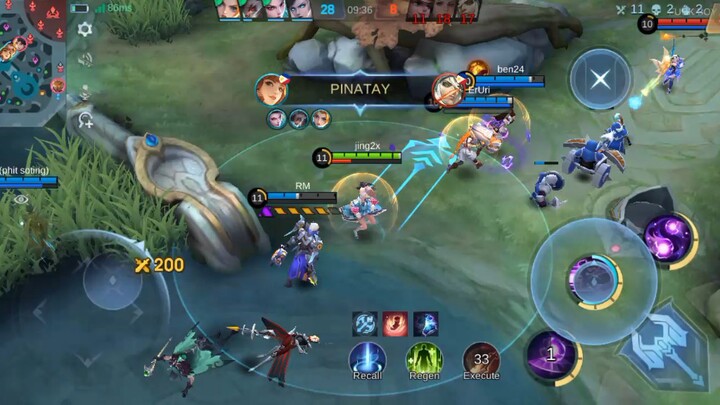The width and height of the screenshot is (720, 405).
Task: Select the crossed-blades equipment icon
Action: (x=365, y=324)
